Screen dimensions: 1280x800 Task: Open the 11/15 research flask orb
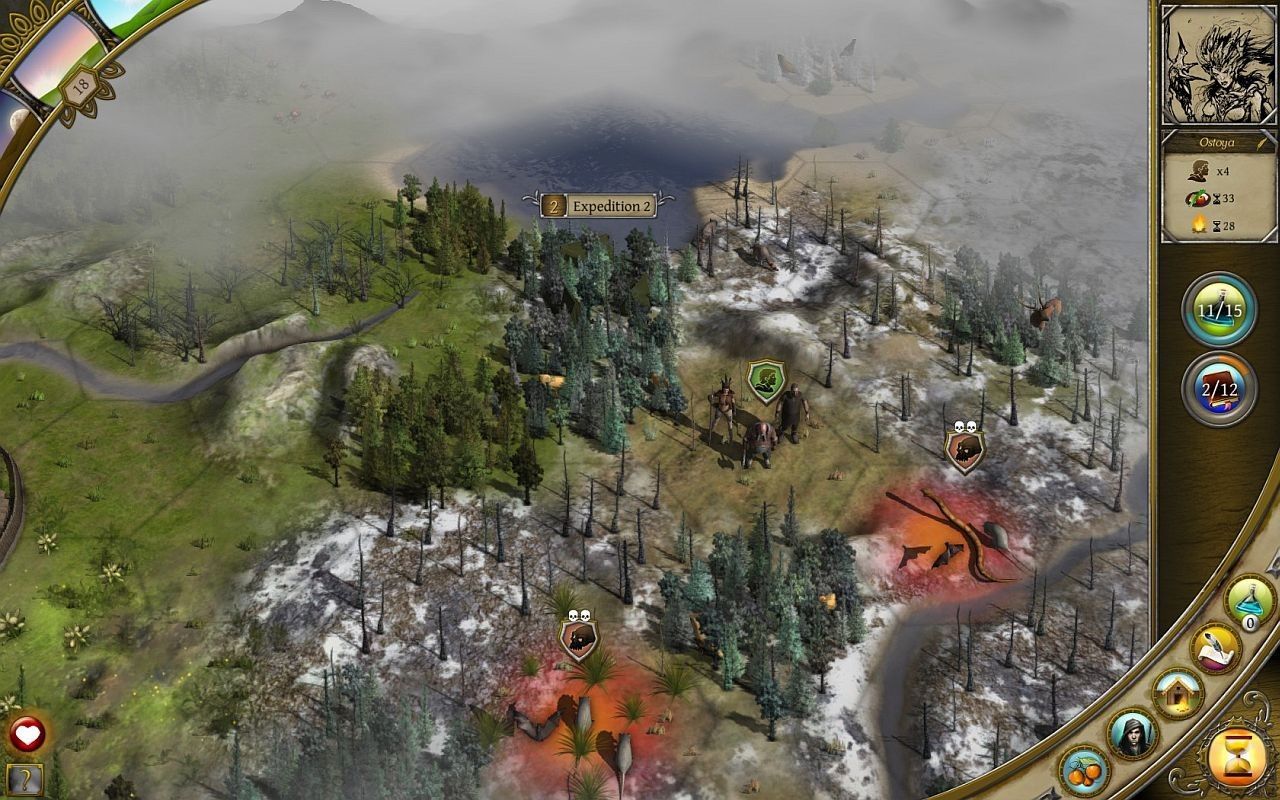pos(1219,310)
